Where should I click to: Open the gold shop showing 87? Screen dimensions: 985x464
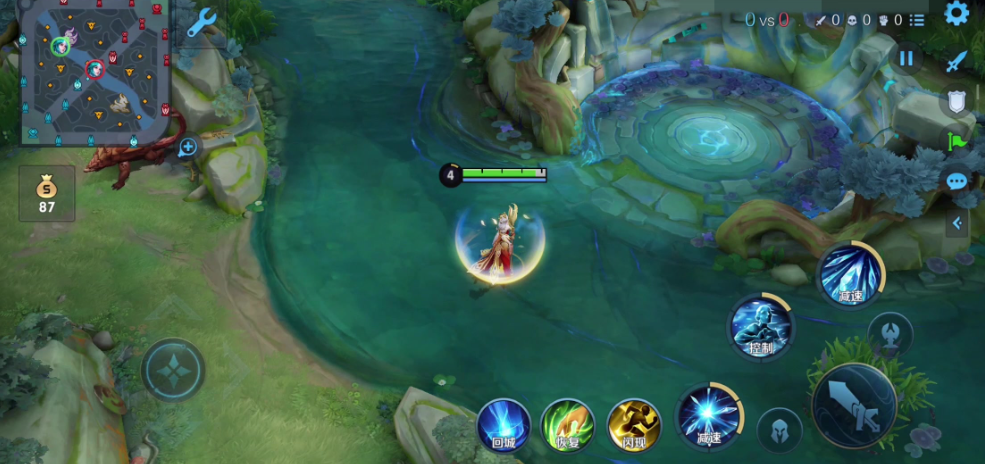[x=47, y=193]
